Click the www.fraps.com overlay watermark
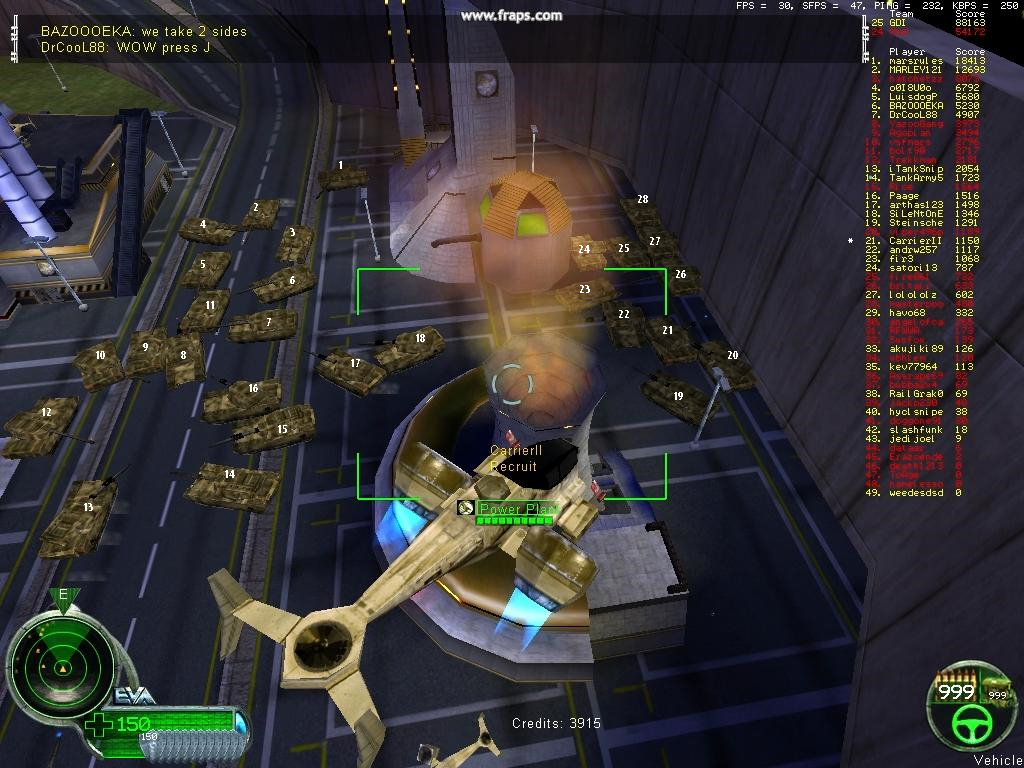The image size is (1024, 768). (512, 15)
